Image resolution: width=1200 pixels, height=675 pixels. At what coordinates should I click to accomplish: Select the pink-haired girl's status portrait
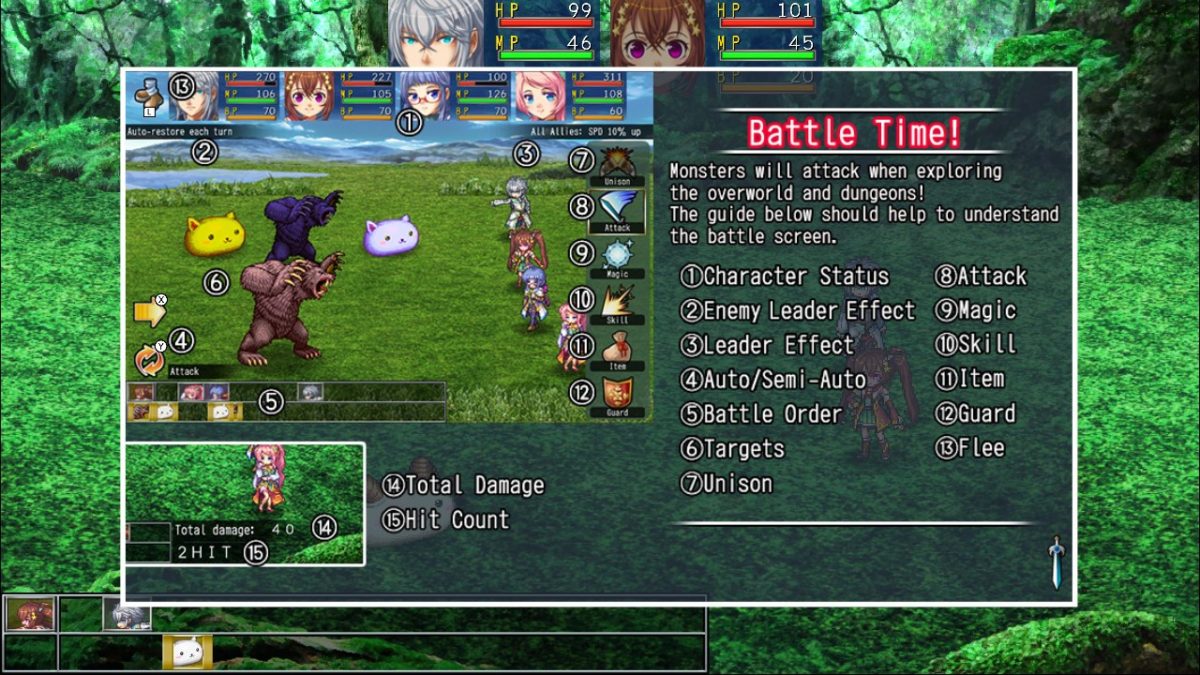tap(541, 96)
